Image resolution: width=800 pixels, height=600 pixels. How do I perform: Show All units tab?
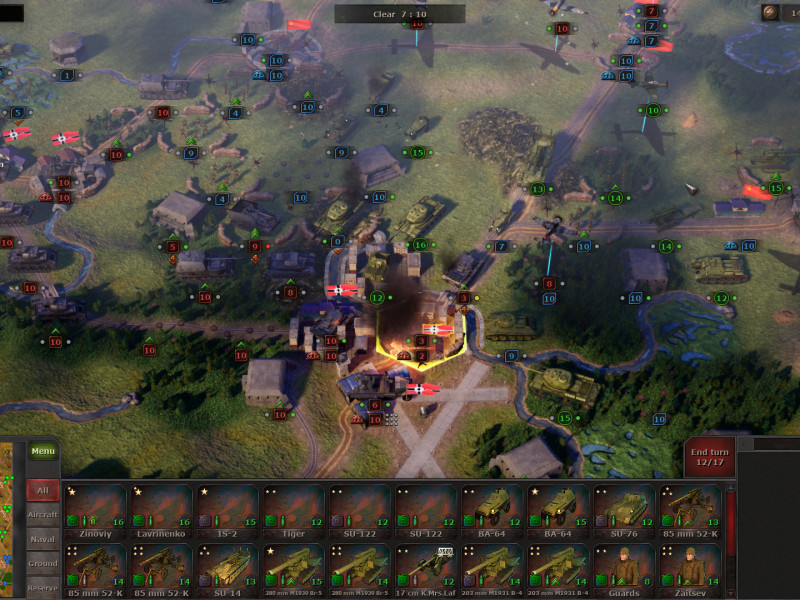43,491
